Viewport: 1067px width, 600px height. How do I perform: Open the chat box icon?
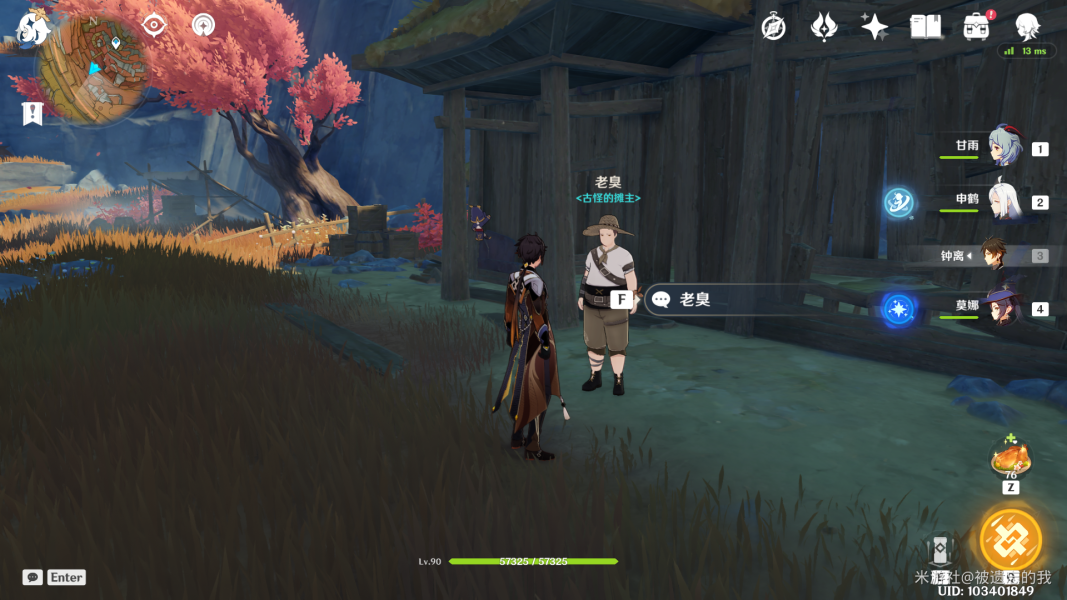[32, 577]
